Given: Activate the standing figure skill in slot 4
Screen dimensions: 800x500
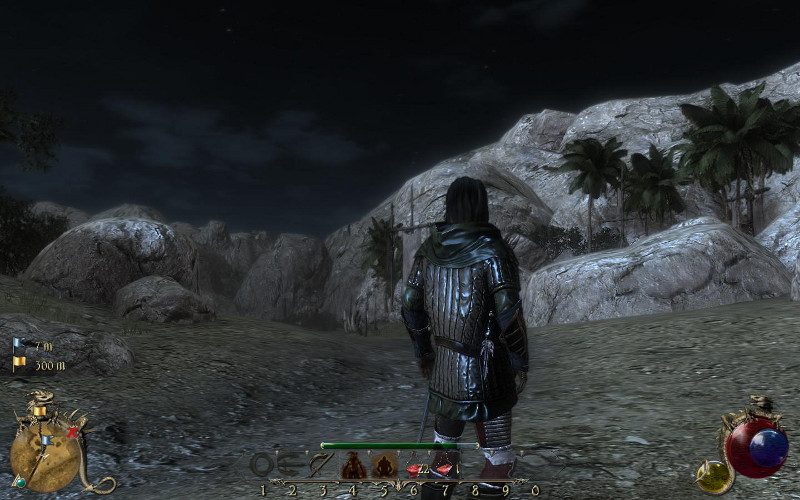Looking at the screenshot, I should tap(353, 465).
